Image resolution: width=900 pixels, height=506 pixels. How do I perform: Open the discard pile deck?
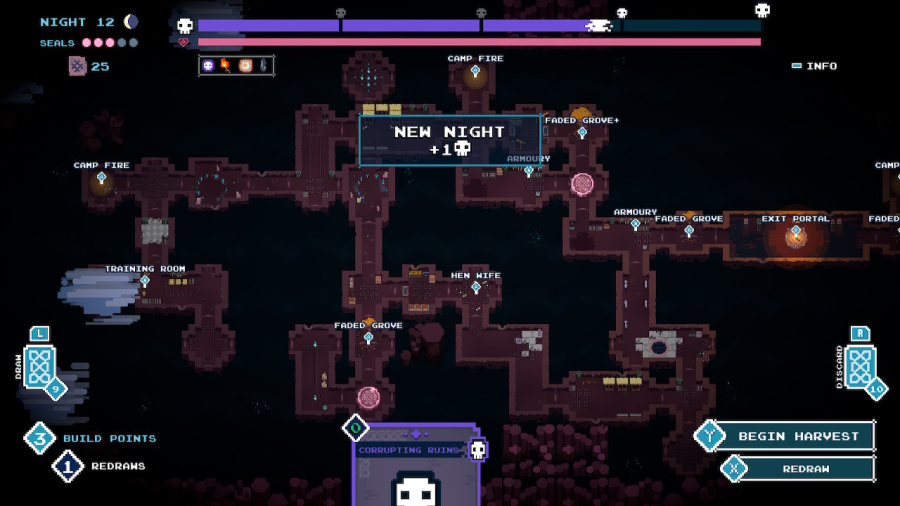tap(859, 367)
